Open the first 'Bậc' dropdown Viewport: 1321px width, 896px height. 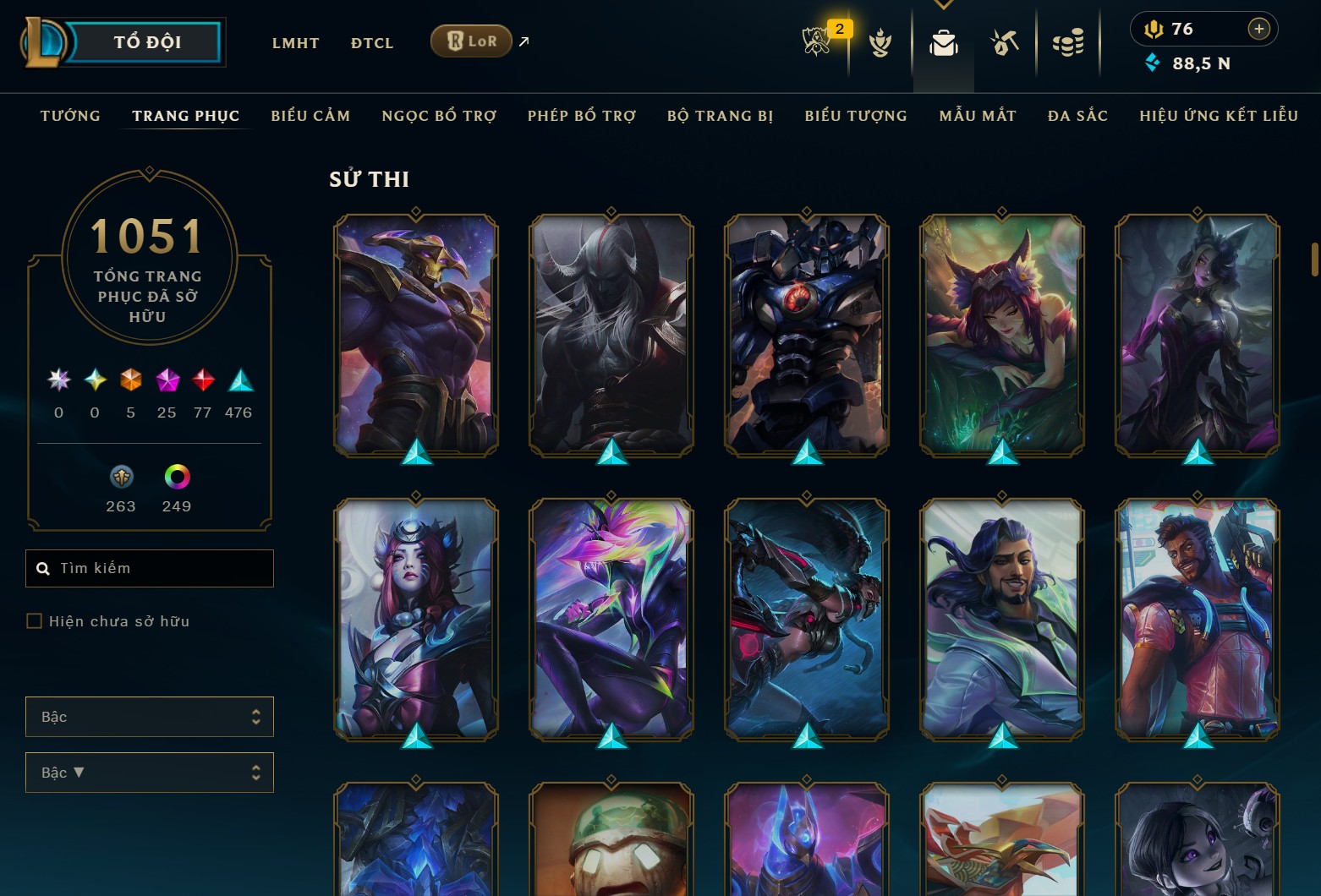(x=150, y=716)
